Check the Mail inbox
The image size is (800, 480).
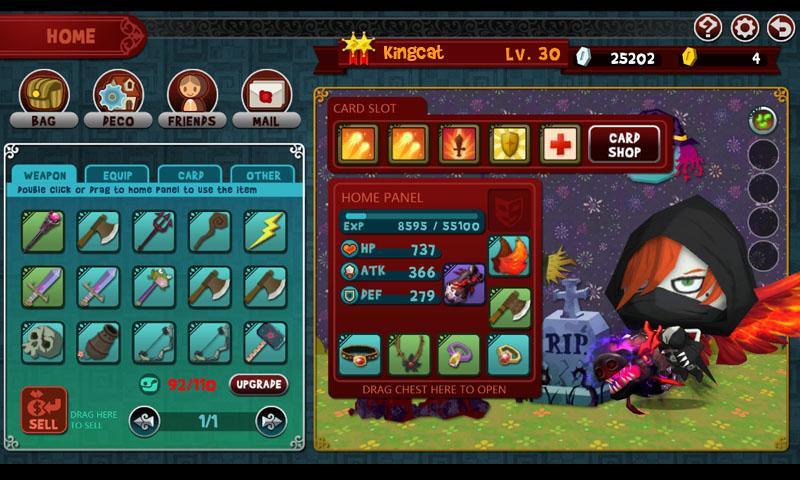[267, 98]
